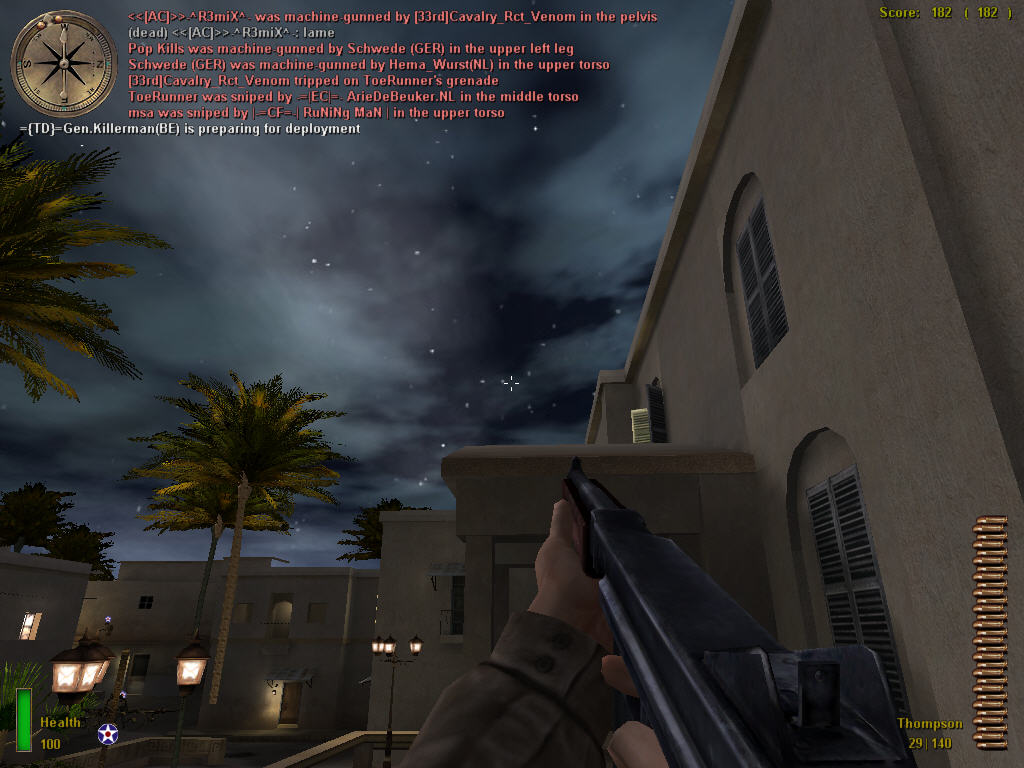Click the Thompson weapon label
1024x768 pixels.
coord(929,724)
